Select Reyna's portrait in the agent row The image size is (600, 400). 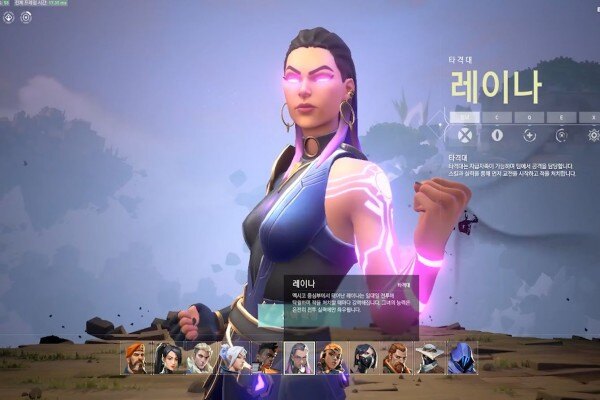(299, 357)
